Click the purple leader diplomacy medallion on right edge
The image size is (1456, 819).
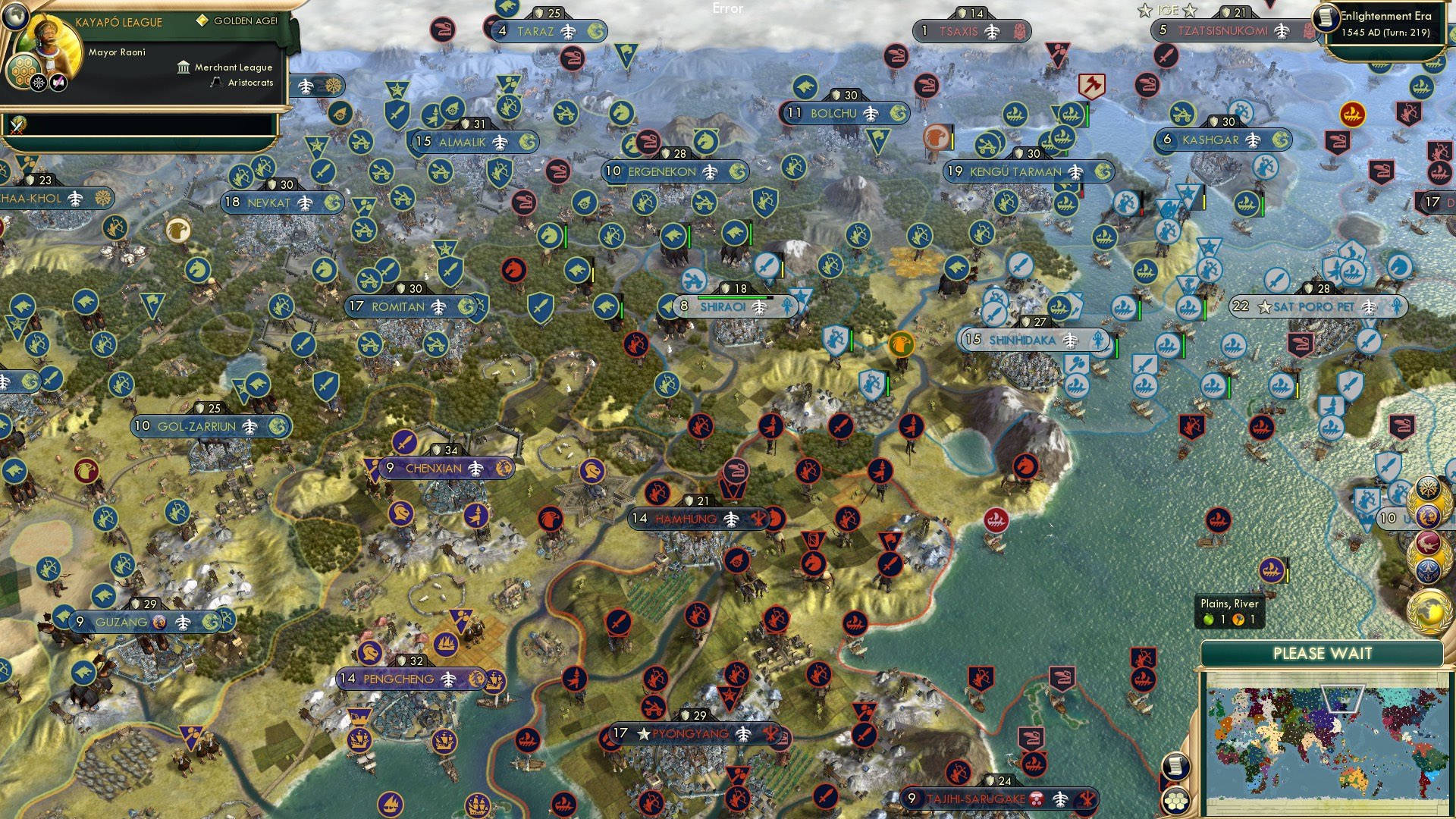[1429, 517]
